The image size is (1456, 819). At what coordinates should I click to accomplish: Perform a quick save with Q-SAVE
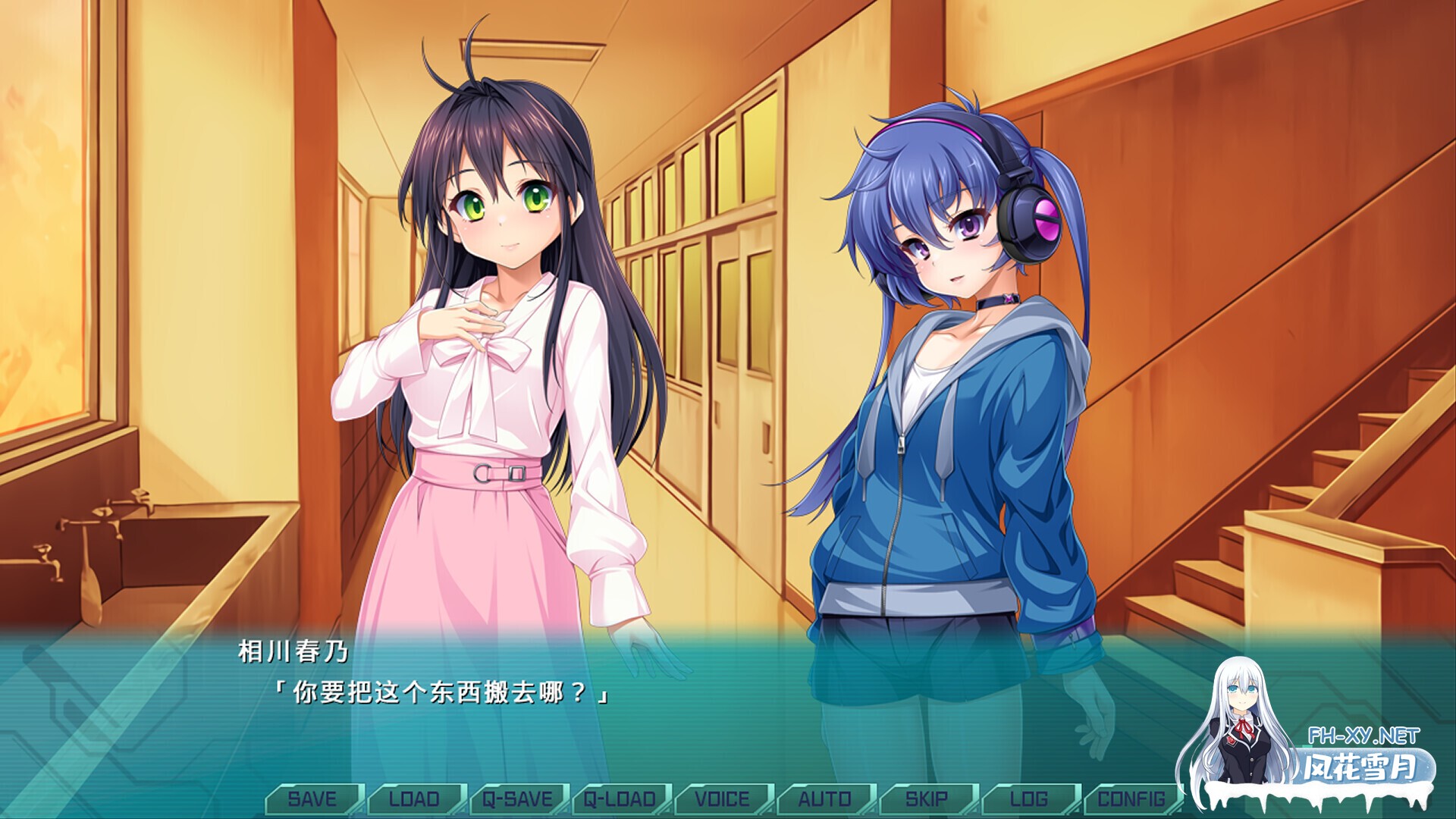[519, 799]
